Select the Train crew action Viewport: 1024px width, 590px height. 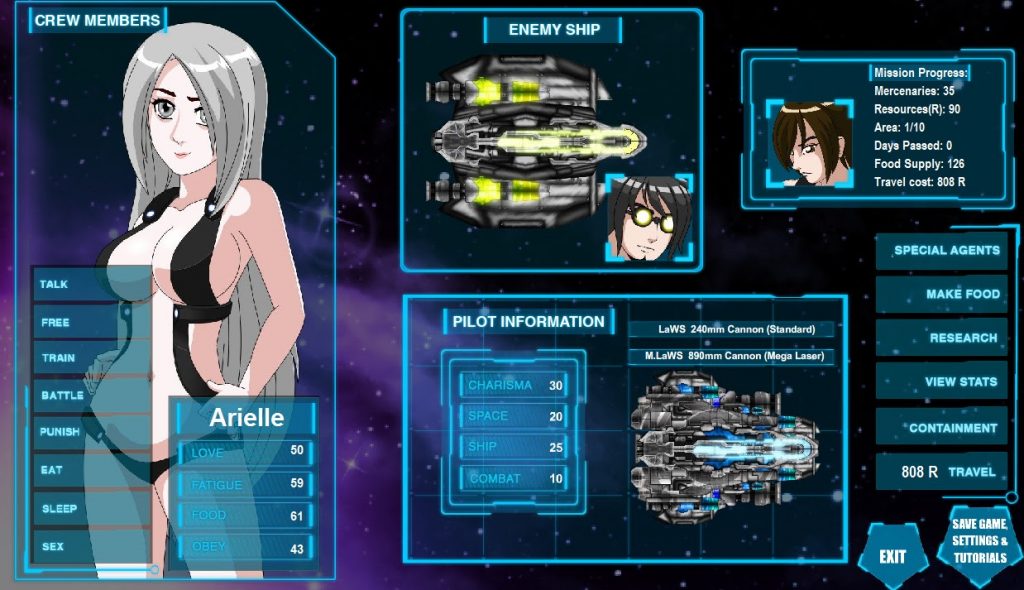59,358
